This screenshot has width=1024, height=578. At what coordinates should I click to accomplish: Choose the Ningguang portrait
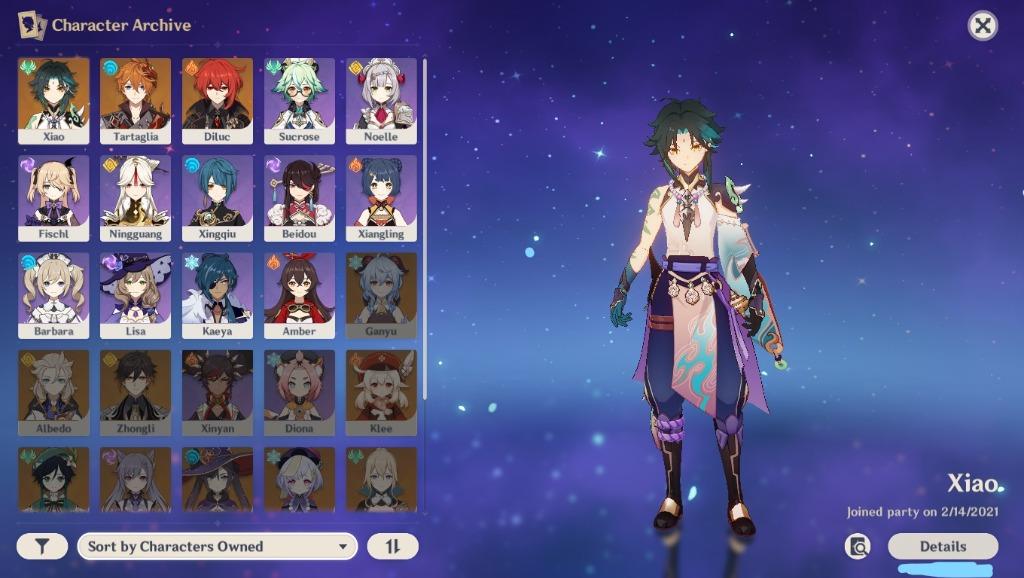[135, 197]
